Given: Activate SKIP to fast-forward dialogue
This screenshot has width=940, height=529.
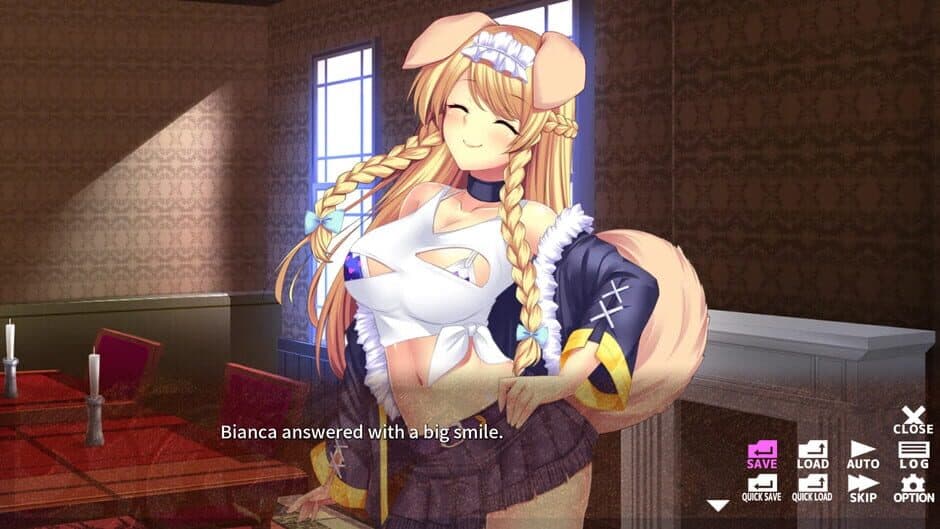Looking at the screenshot, I should (x=863, y=487).
